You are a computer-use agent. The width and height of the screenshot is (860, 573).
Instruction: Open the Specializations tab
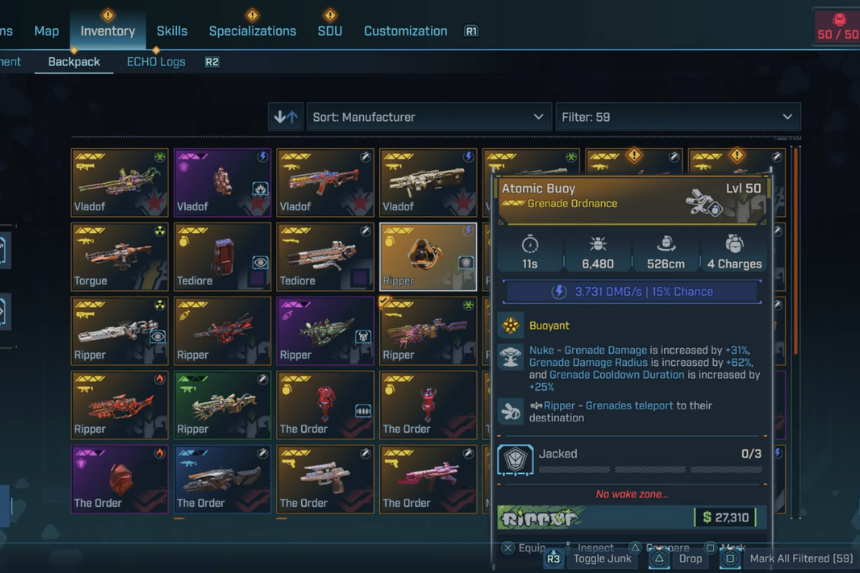point(252,31)
